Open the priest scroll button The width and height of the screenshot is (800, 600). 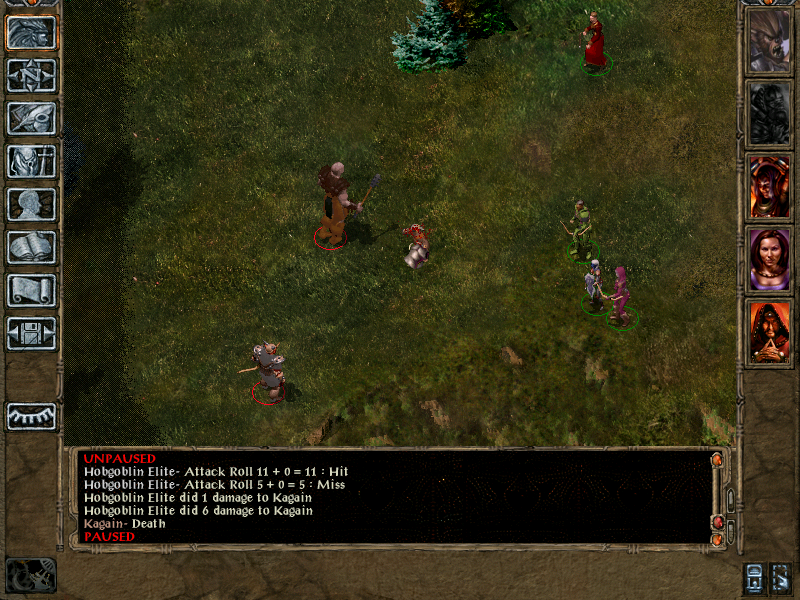pyautogui.click(x=31, y=291)
